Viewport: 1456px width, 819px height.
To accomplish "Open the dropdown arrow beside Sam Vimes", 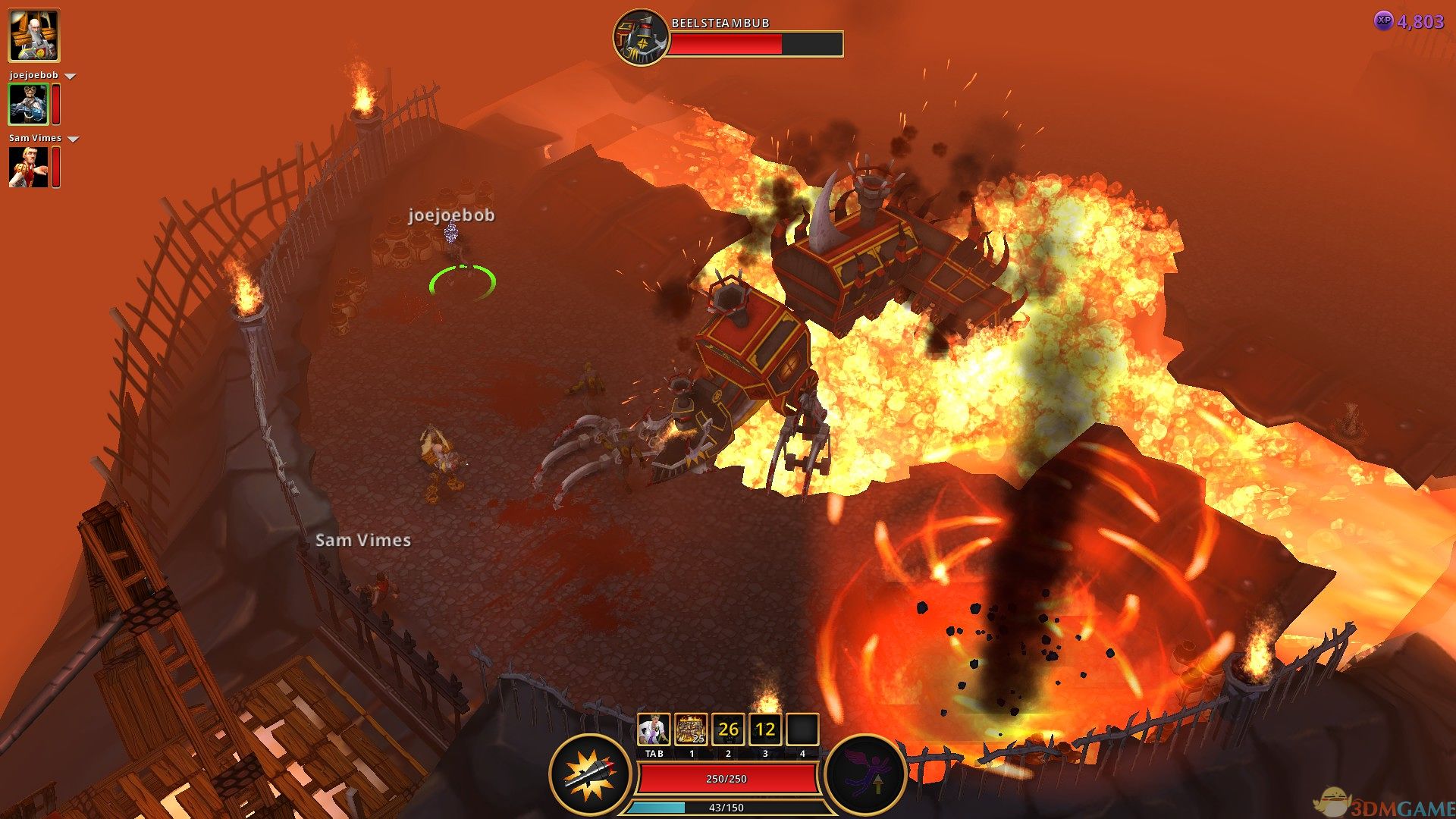I will point(74,140).
